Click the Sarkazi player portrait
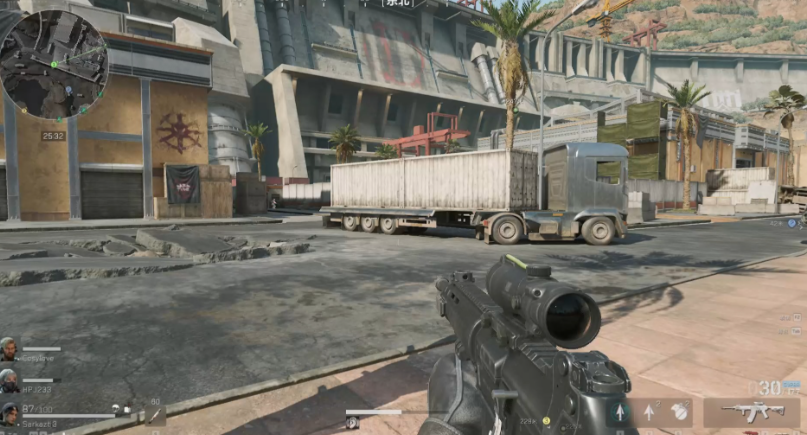The height and width of the screenshot is (435, 807). 9,412
